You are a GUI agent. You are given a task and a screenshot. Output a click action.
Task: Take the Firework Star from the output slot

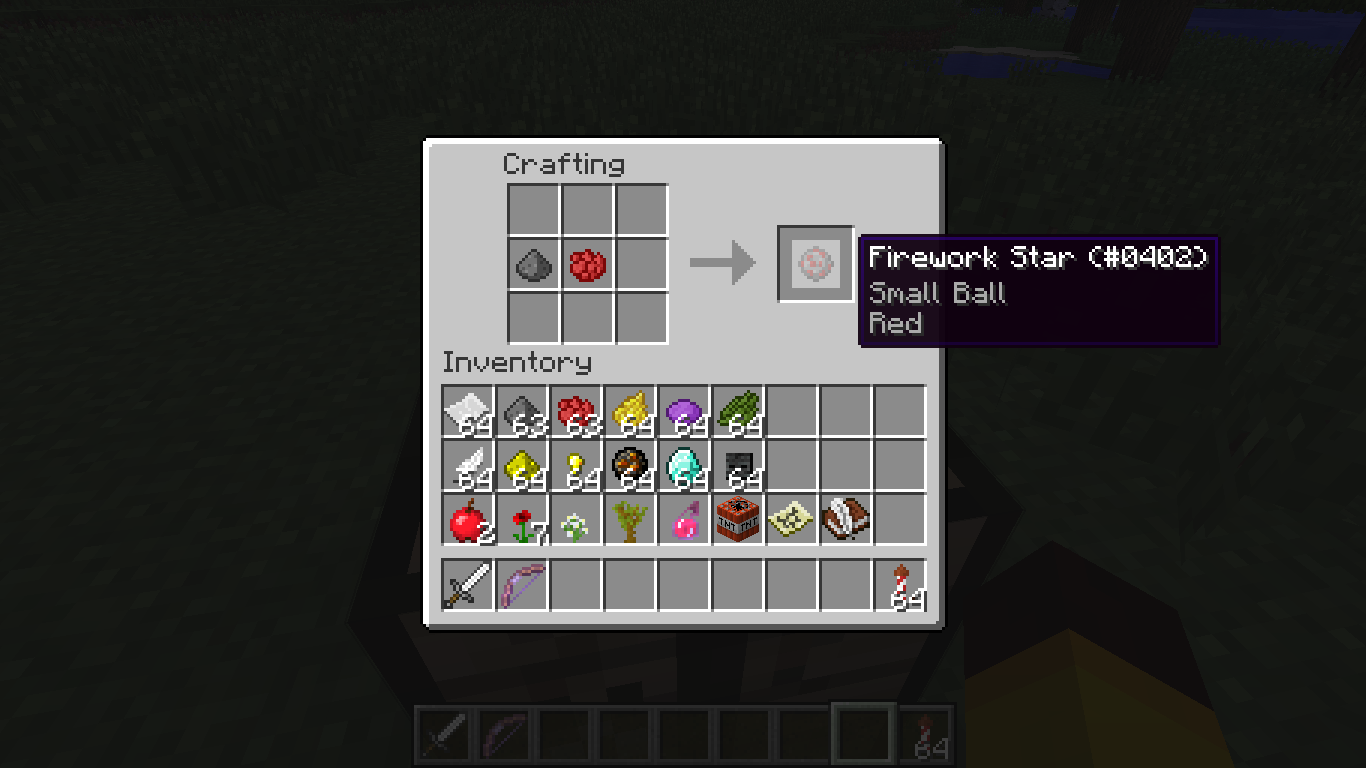point(814,264)
